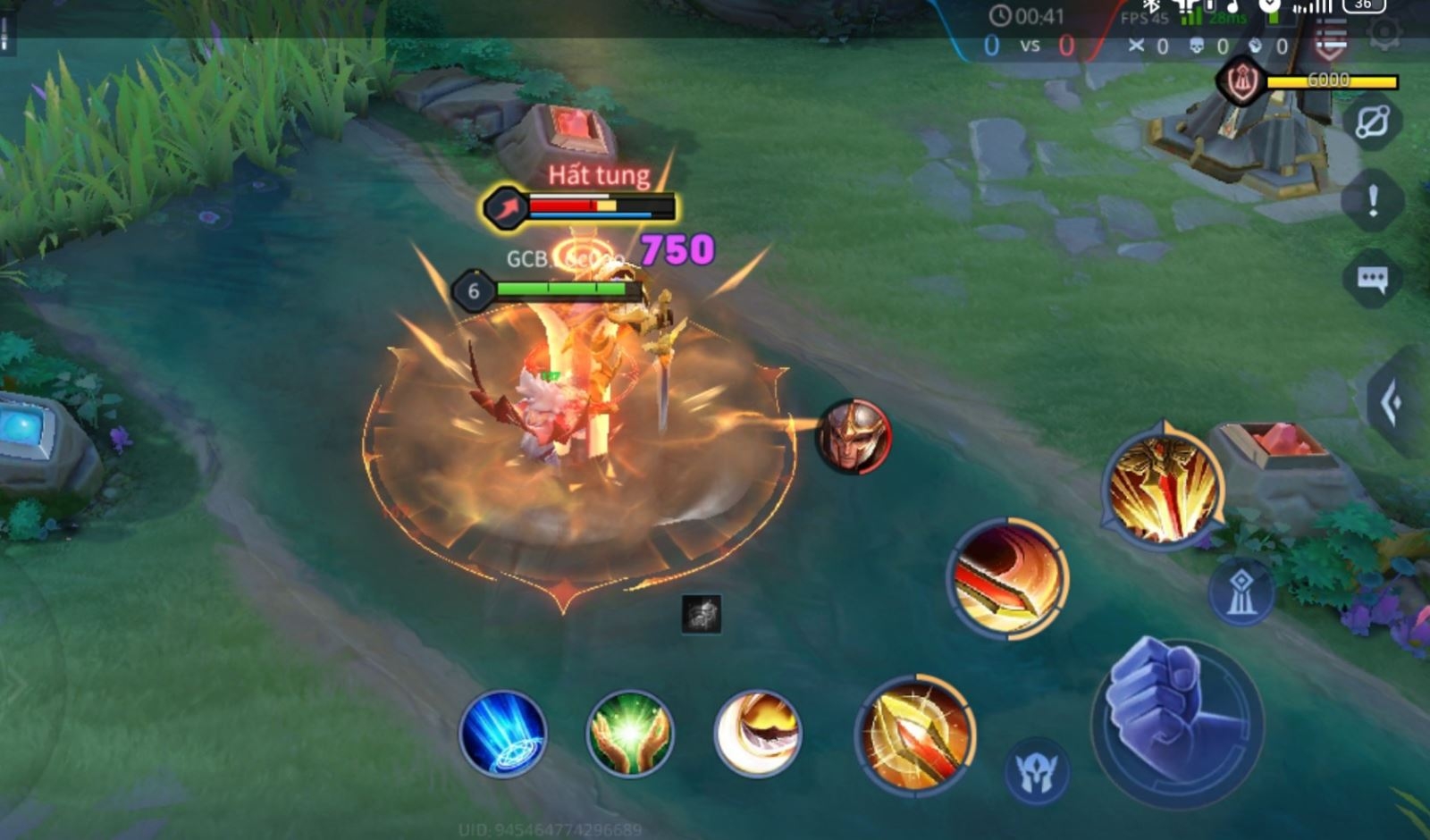This screenshot has width=1430, height=840.
Task: Activate the blue recall portal spell
Action: [503, 734]
